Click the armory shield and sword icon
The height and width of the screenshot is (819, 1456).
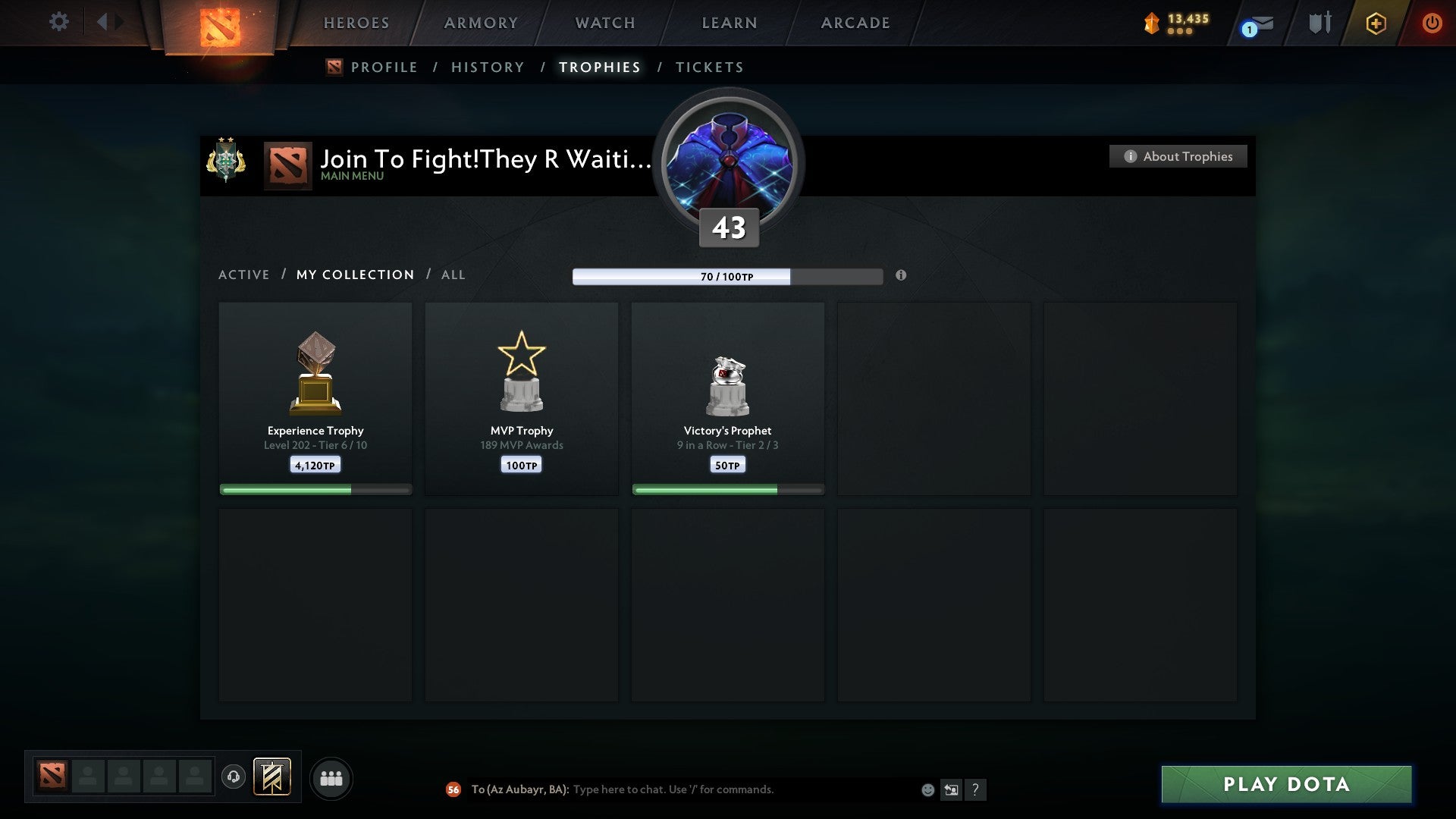click(1319, 23)
